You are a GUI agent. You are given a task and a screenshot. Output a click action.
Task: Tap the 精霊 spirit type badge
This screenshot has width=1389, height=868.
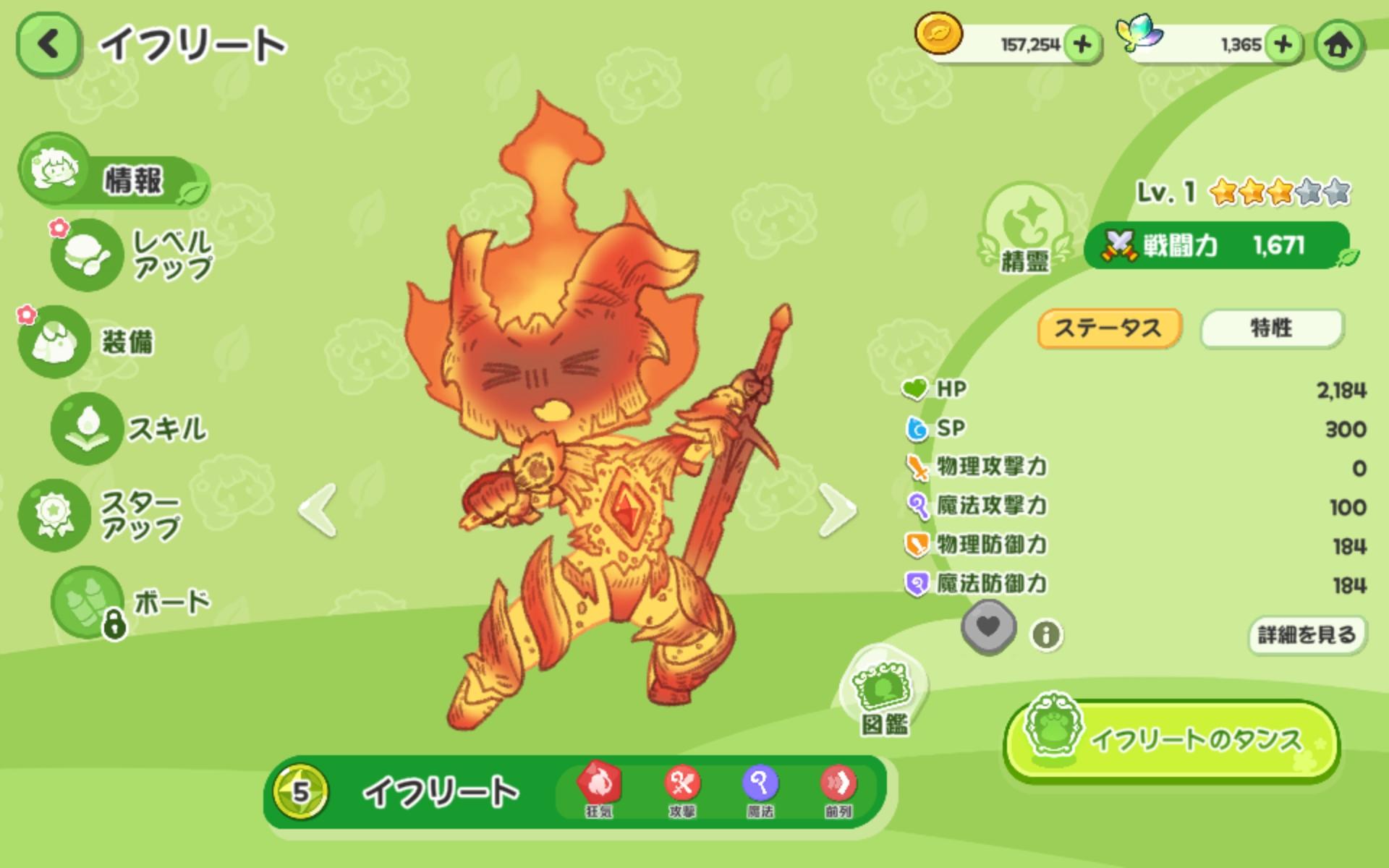point(1024,228)
